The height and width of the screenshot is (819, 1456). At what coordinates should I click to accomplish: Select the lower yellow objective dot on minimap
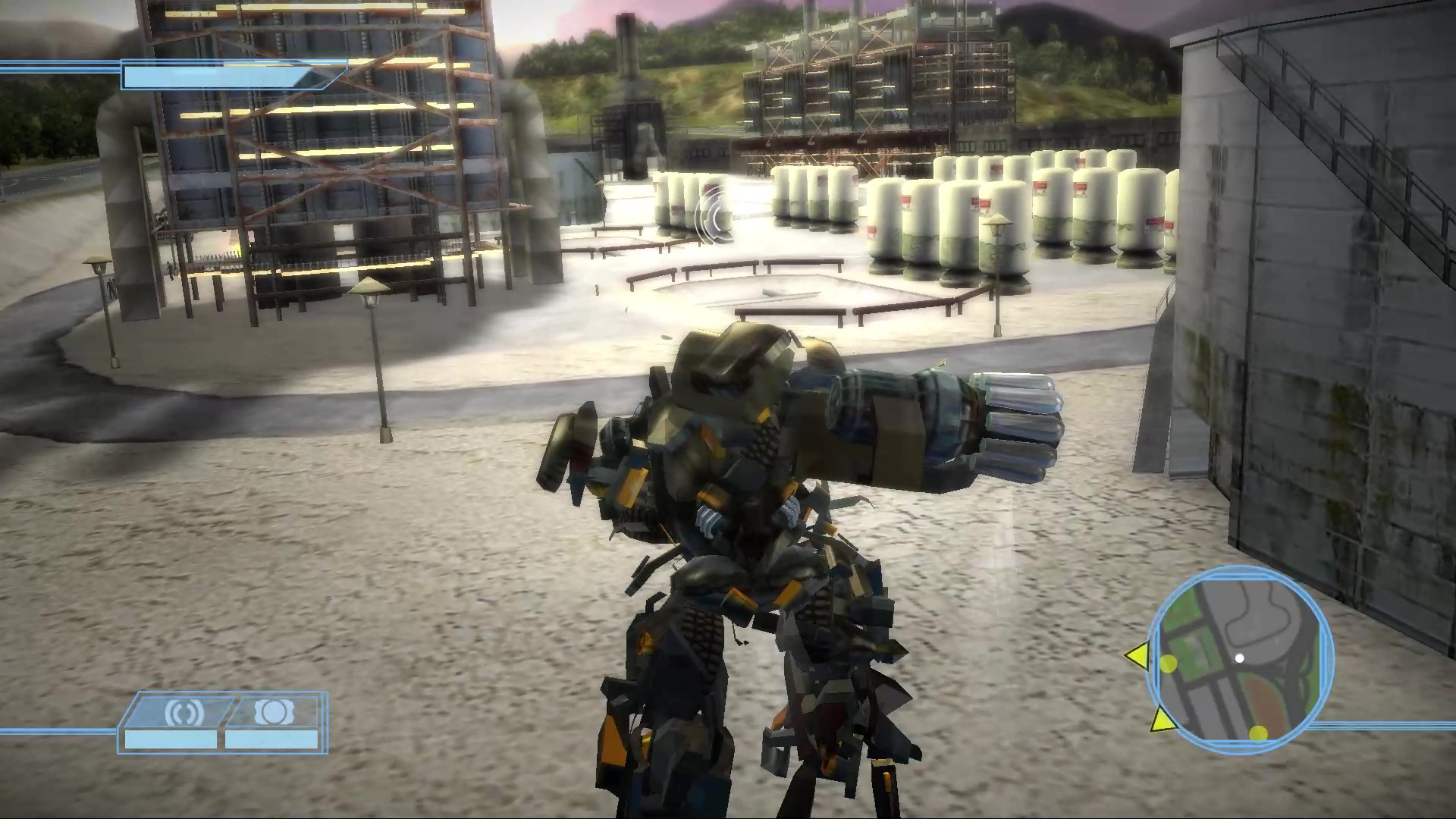1257,733
